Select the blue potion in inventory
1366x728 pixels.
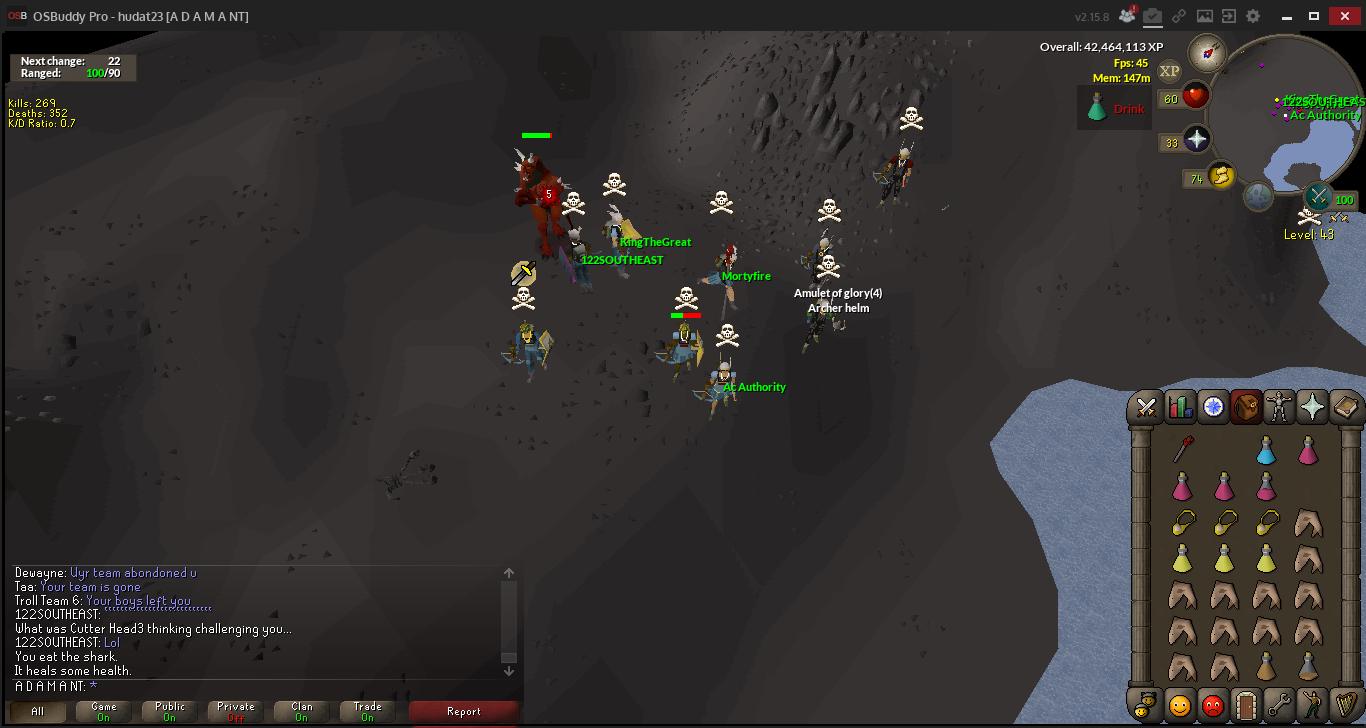1266,451
